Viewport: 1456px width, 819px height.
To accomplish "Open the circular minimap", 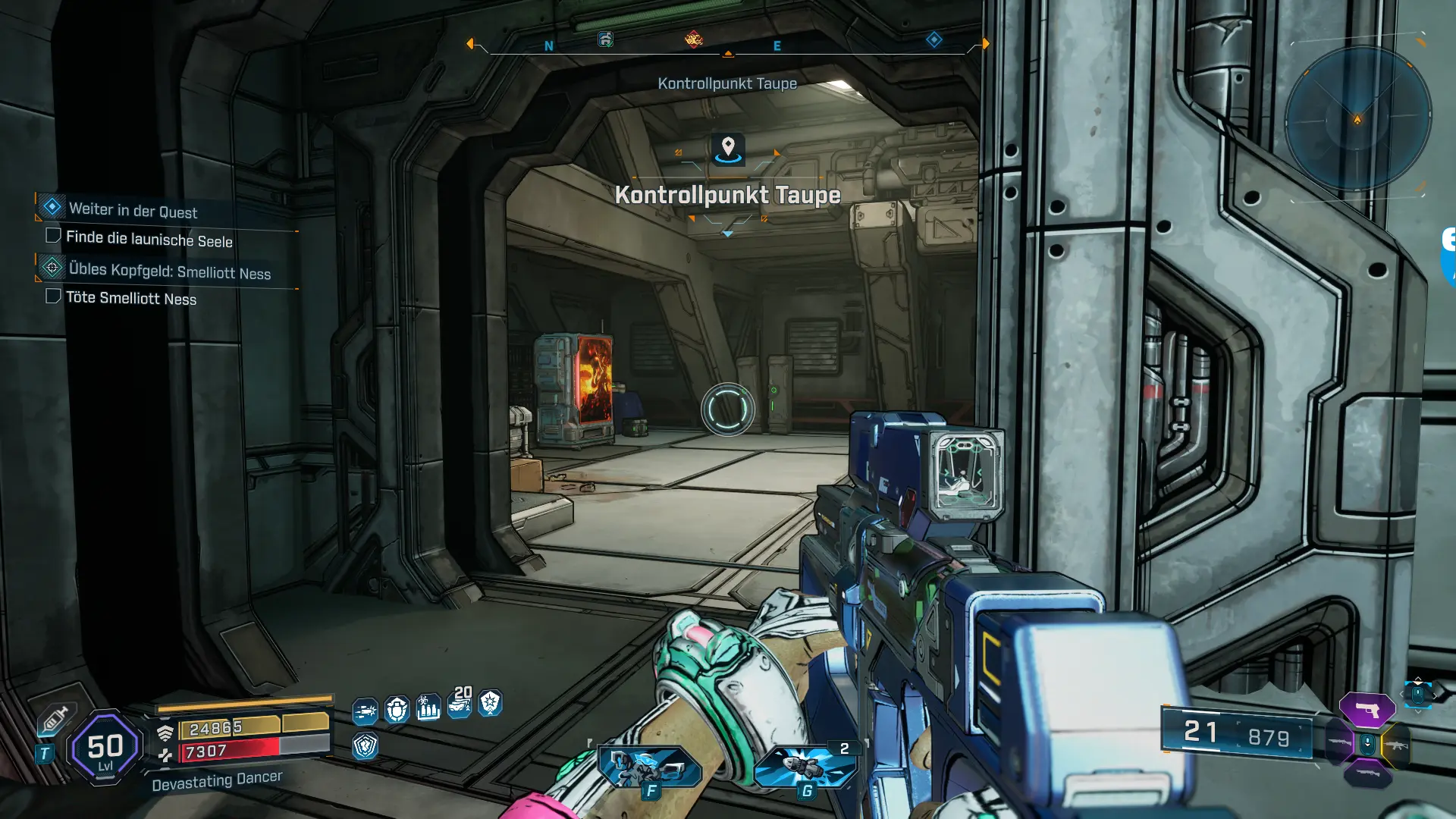I will (x=1357, y=119).
